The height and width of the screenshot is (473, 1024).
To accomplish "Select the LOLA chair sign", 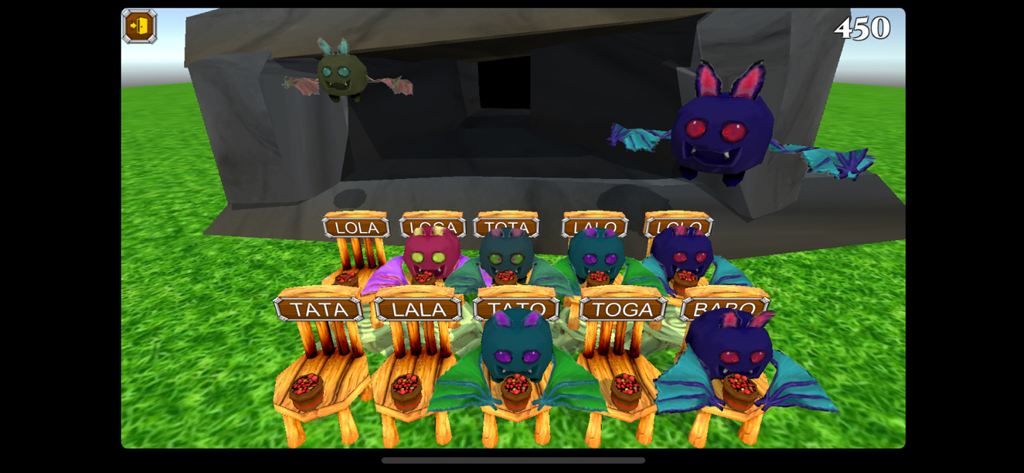I will pos(357,227).
